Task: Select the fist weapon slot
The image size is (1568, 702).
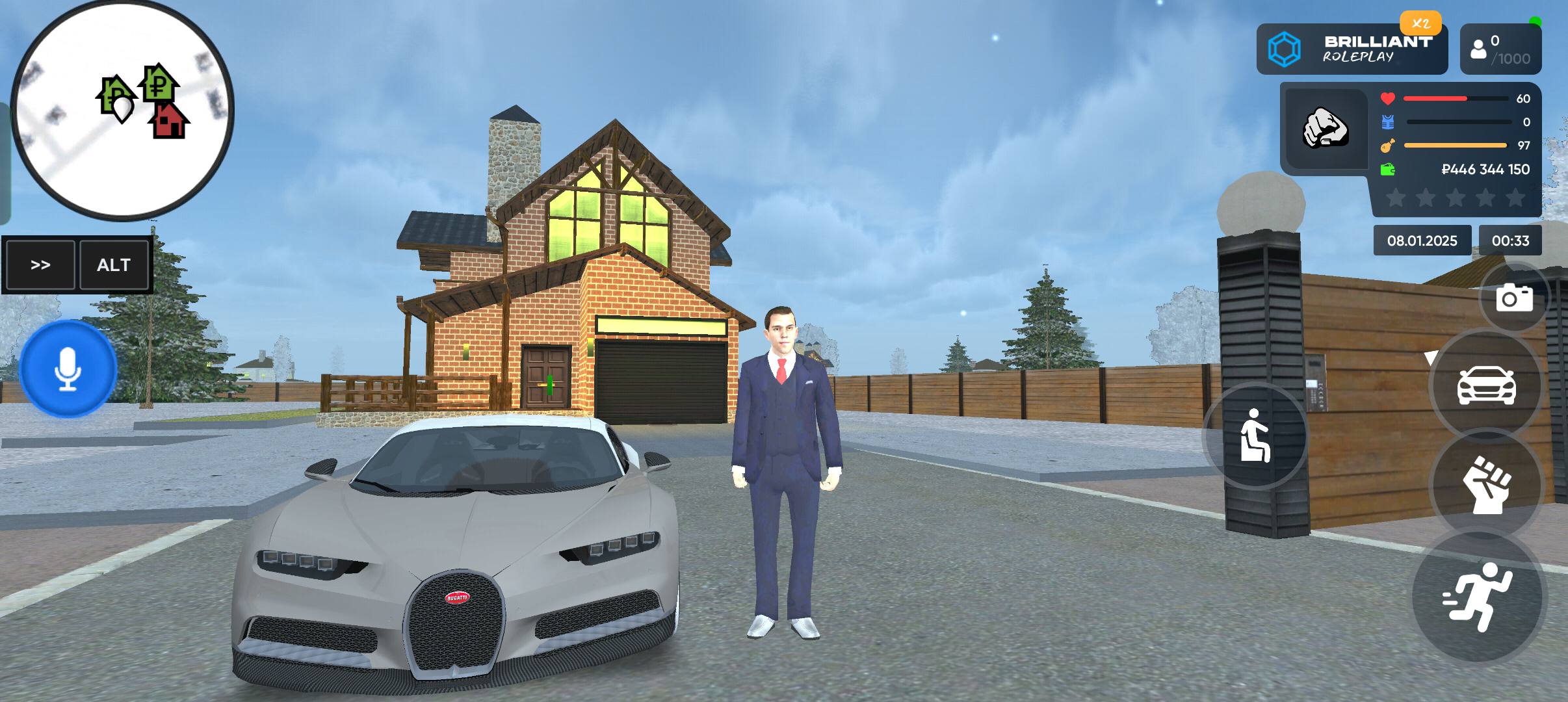Action: point(1326,128)
